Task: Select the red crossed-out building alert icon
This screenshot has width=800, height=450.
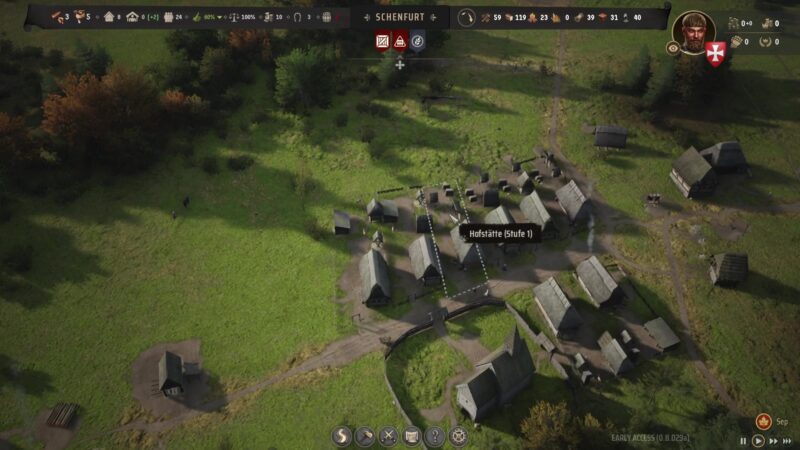Action: point(382,41)
